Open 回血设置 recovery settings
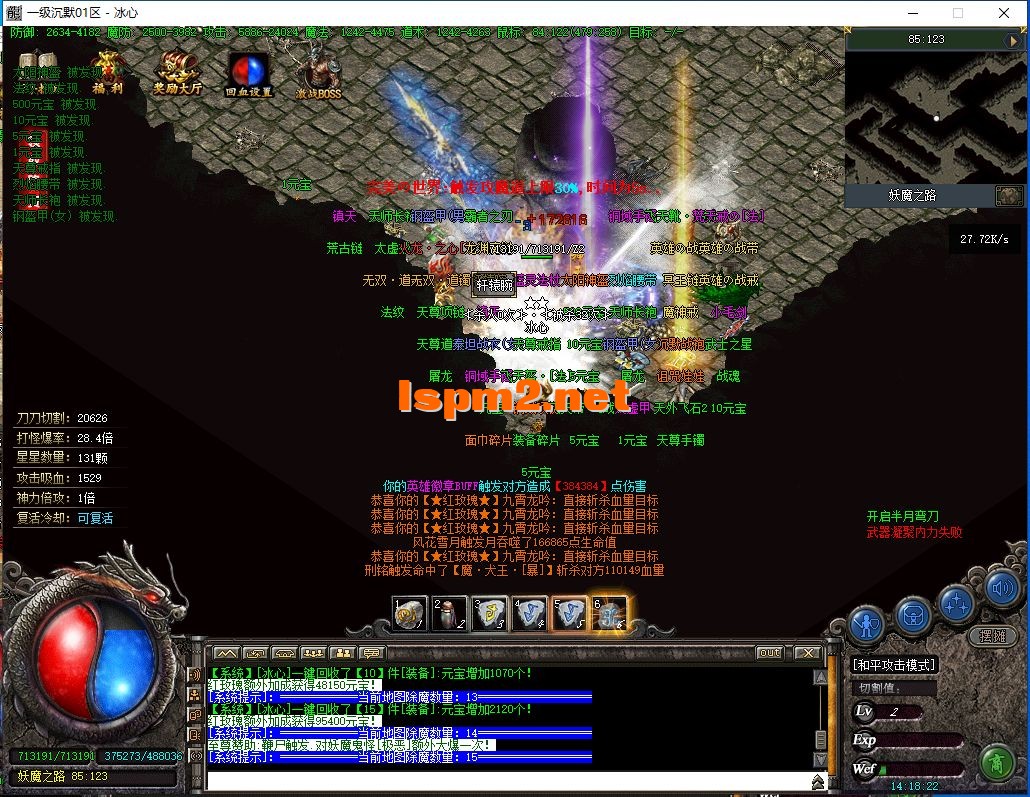 click(x=249, y=72)
